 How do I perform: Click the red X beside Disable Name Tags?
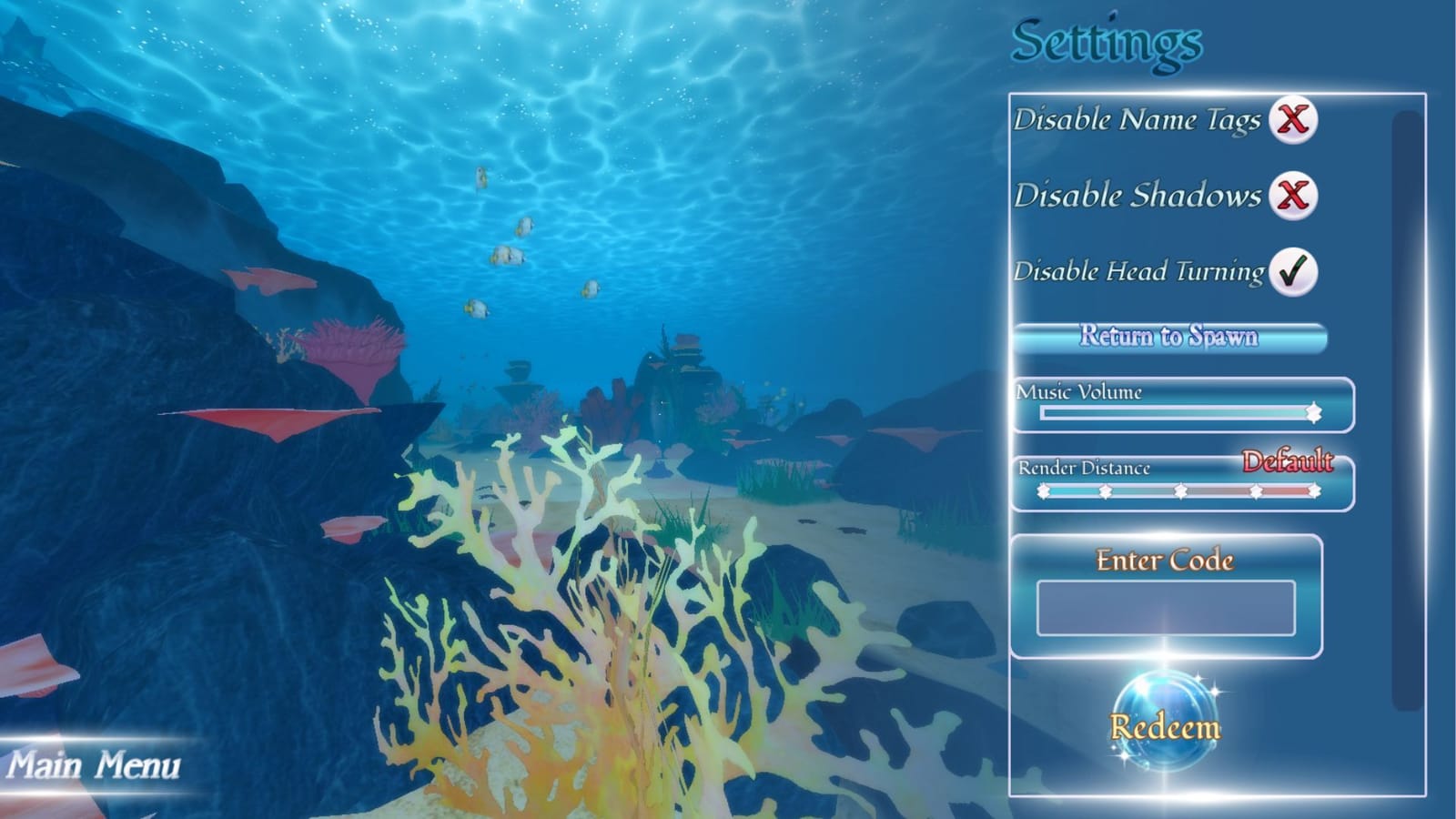(1294, 118)
